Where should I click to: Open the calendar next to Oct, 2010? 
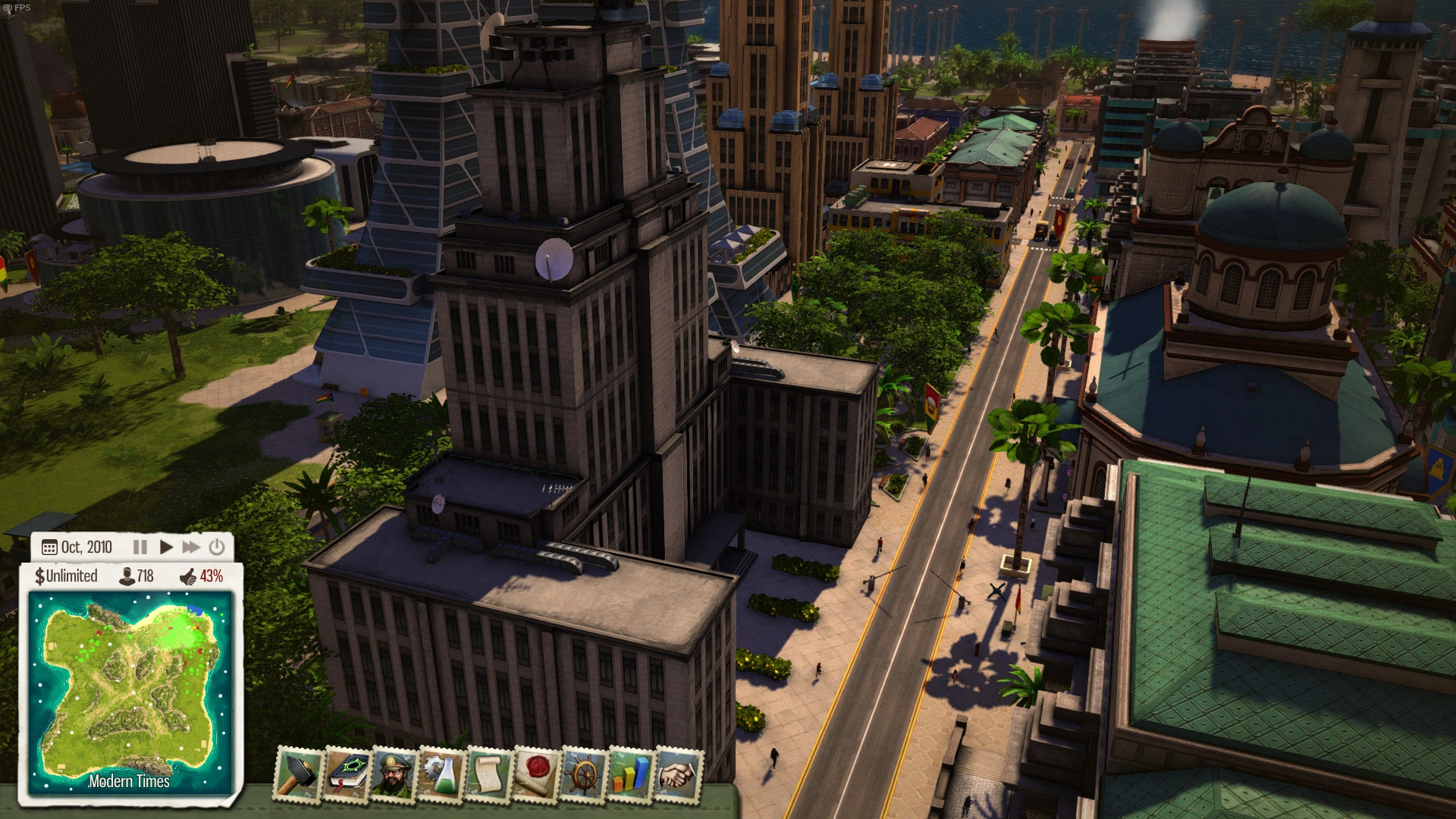click(49, 548)
